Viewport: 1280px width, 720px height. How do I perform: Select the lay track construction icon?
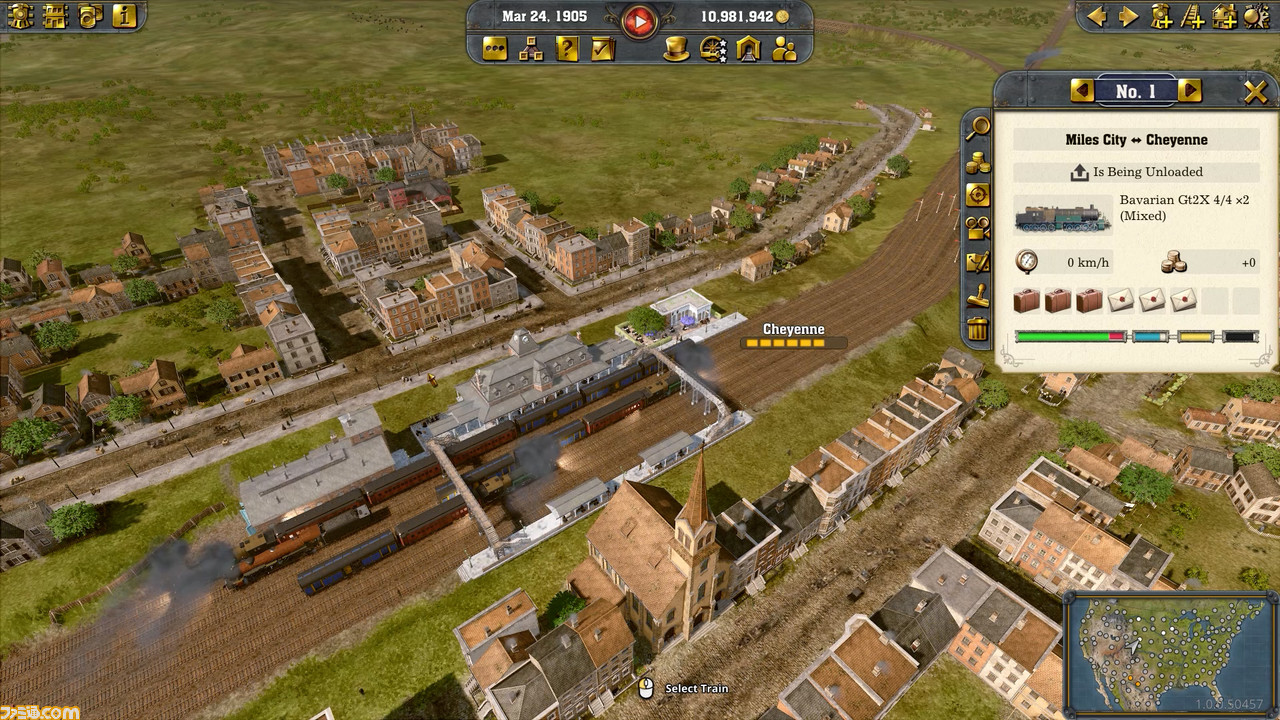point(1192,16)
